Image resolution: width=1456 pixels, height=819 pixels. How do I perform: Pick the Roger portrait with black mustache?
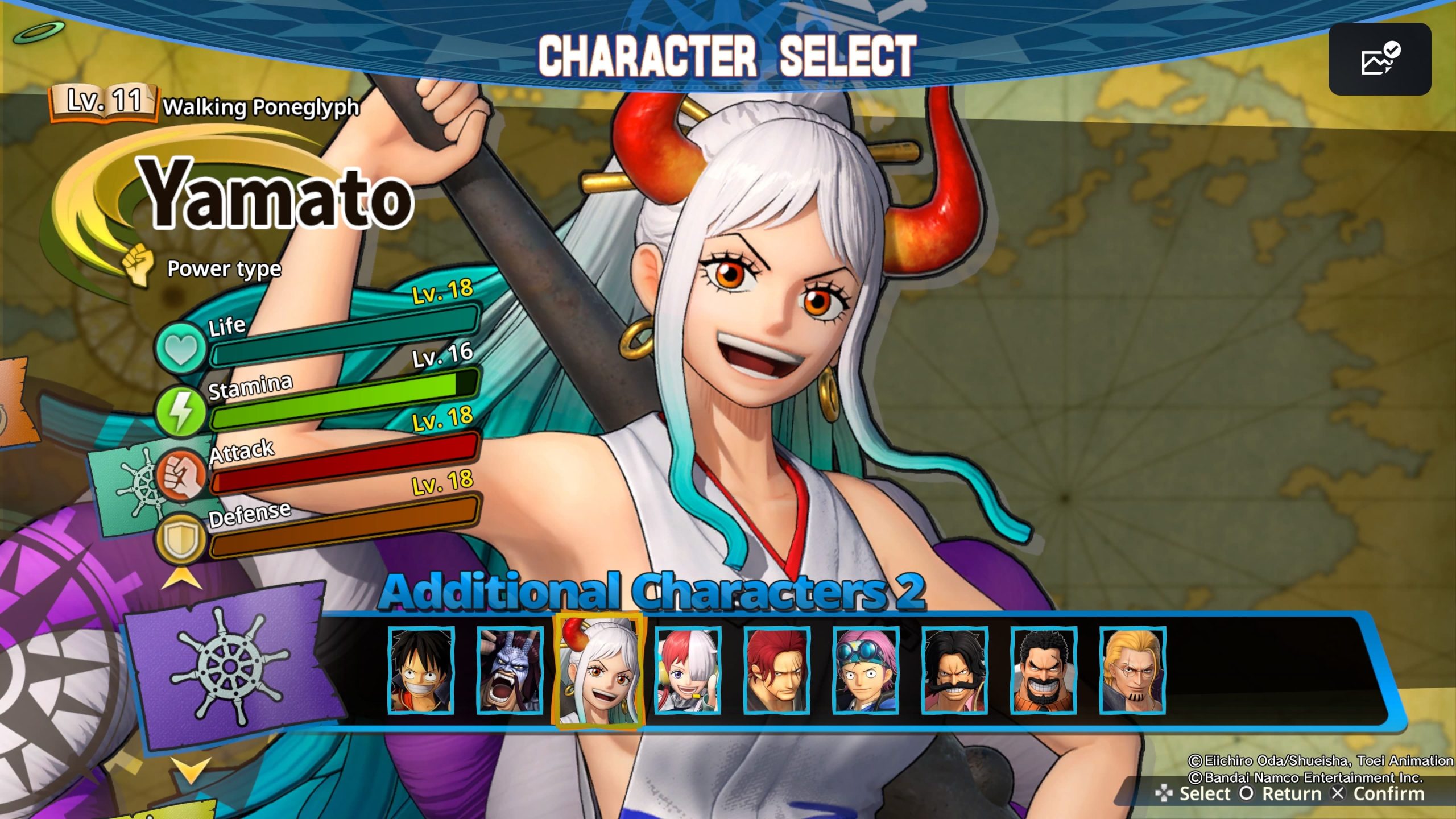coord(954,670)
